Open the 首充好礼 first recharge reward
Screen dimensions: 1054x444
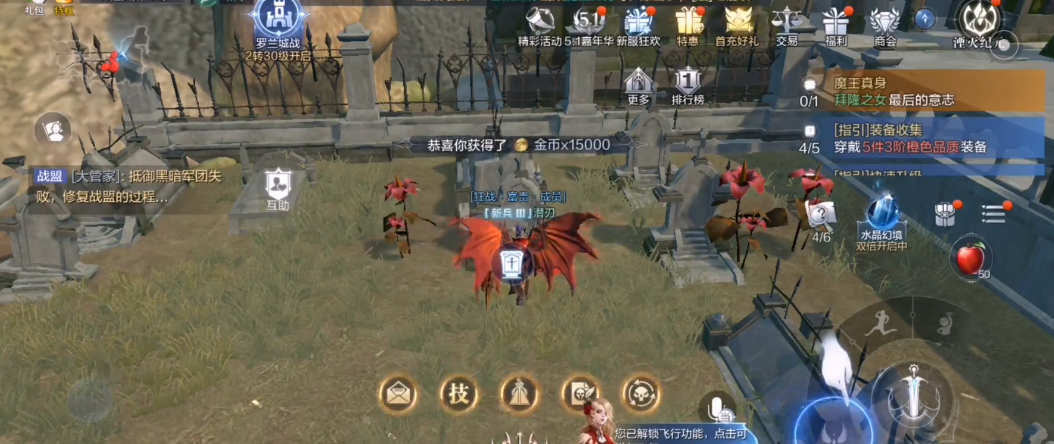(737, 22)
